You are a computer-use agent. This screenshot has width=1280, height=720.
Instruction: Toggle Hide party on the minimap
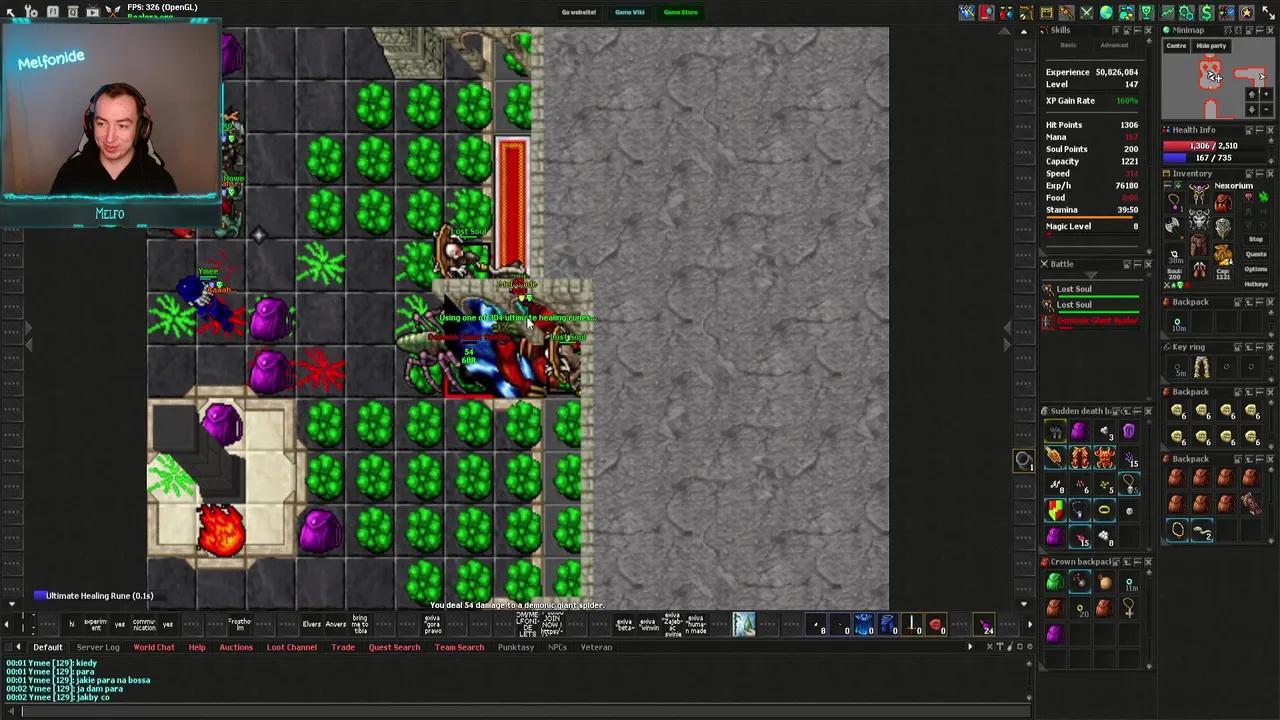[1211, 46]
